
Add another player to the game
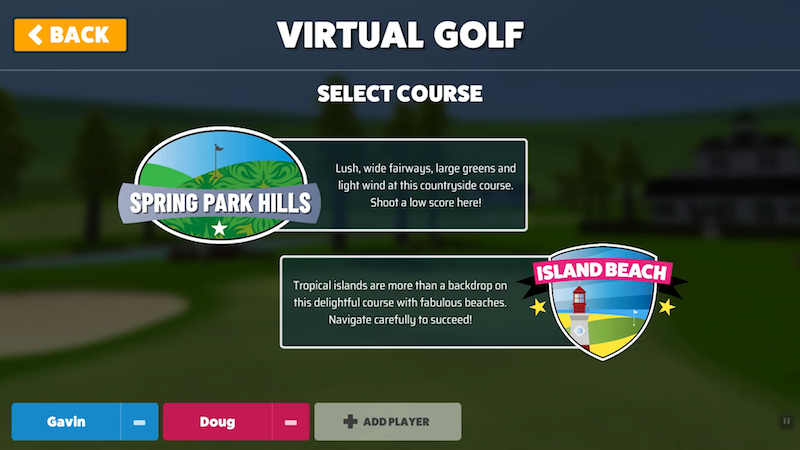point(388,422)
